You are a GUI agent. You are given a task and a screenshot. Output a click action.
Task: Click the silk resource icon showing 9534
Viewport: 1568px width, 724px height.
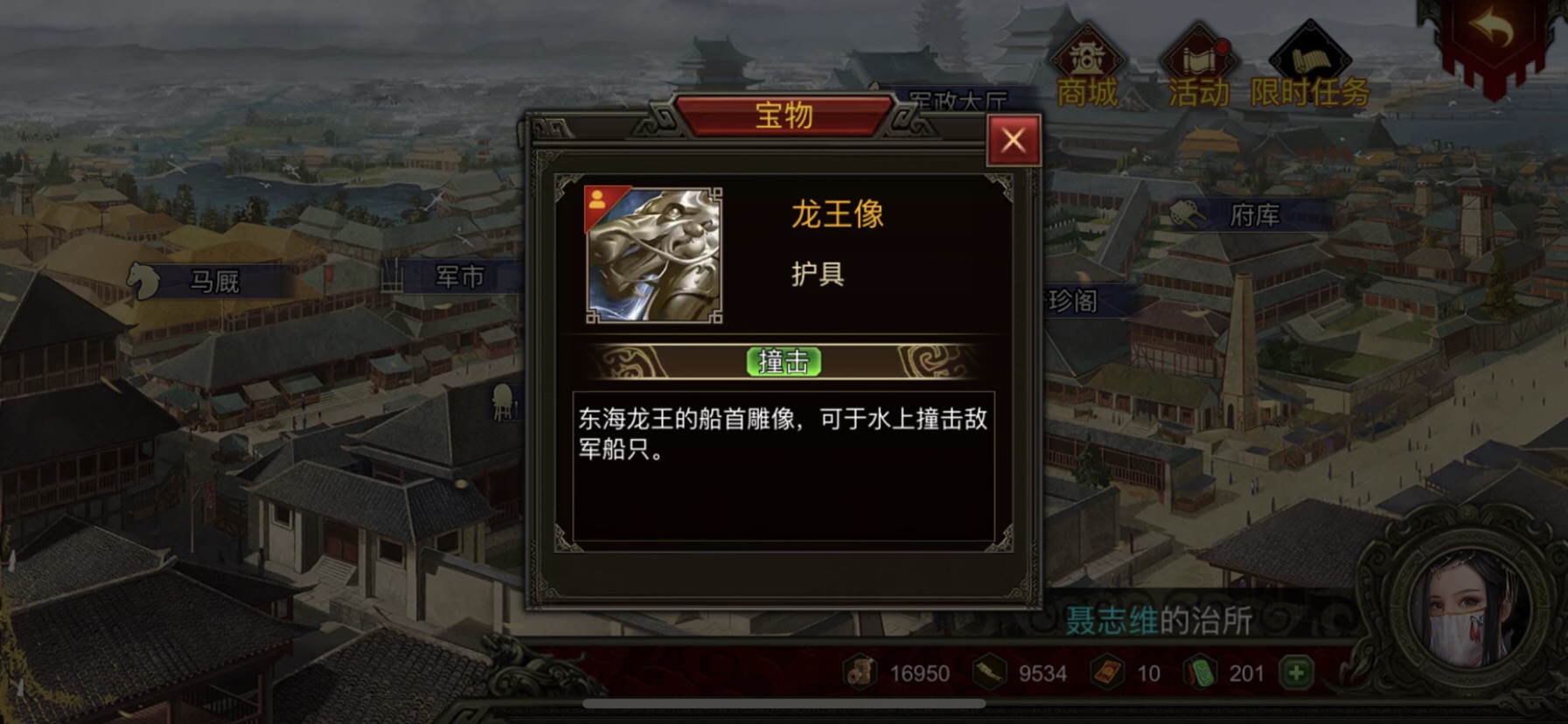[x=991, y=673]
